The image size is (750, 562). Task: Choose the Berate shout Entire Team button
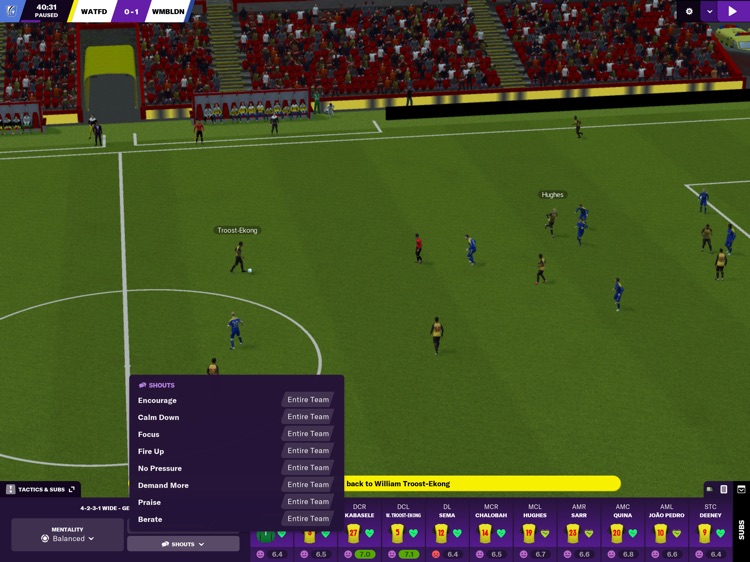click(x=307, y=519)
